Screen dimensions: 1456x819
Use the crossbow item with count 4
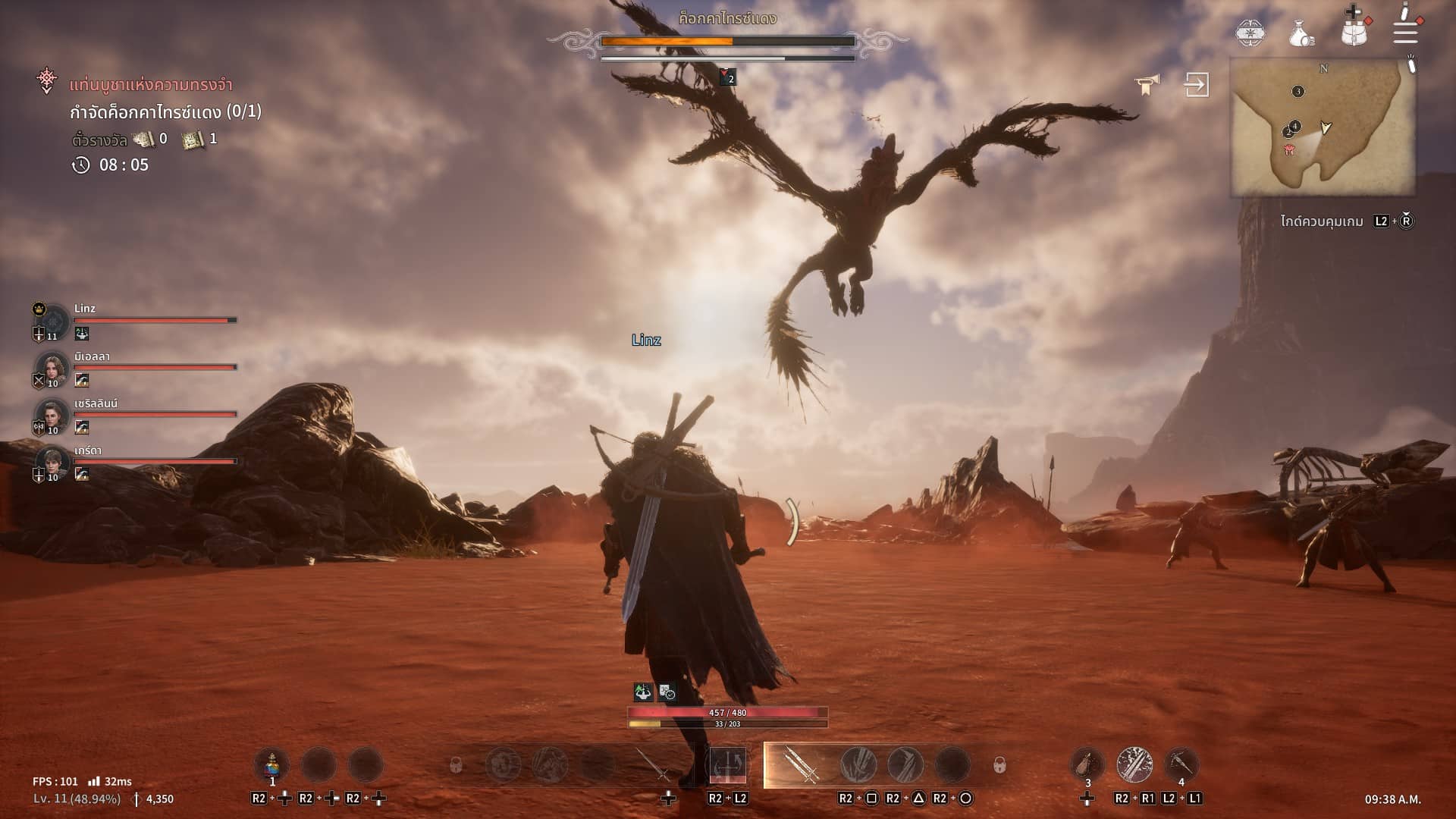(1181, 764)
